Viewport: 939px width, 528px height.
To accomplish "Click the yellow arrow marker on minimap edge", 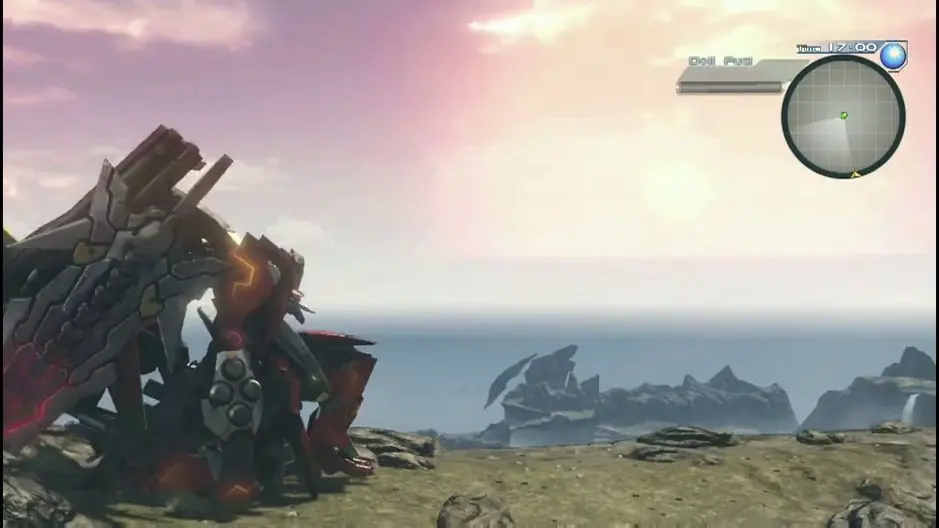I will (855, 174).
